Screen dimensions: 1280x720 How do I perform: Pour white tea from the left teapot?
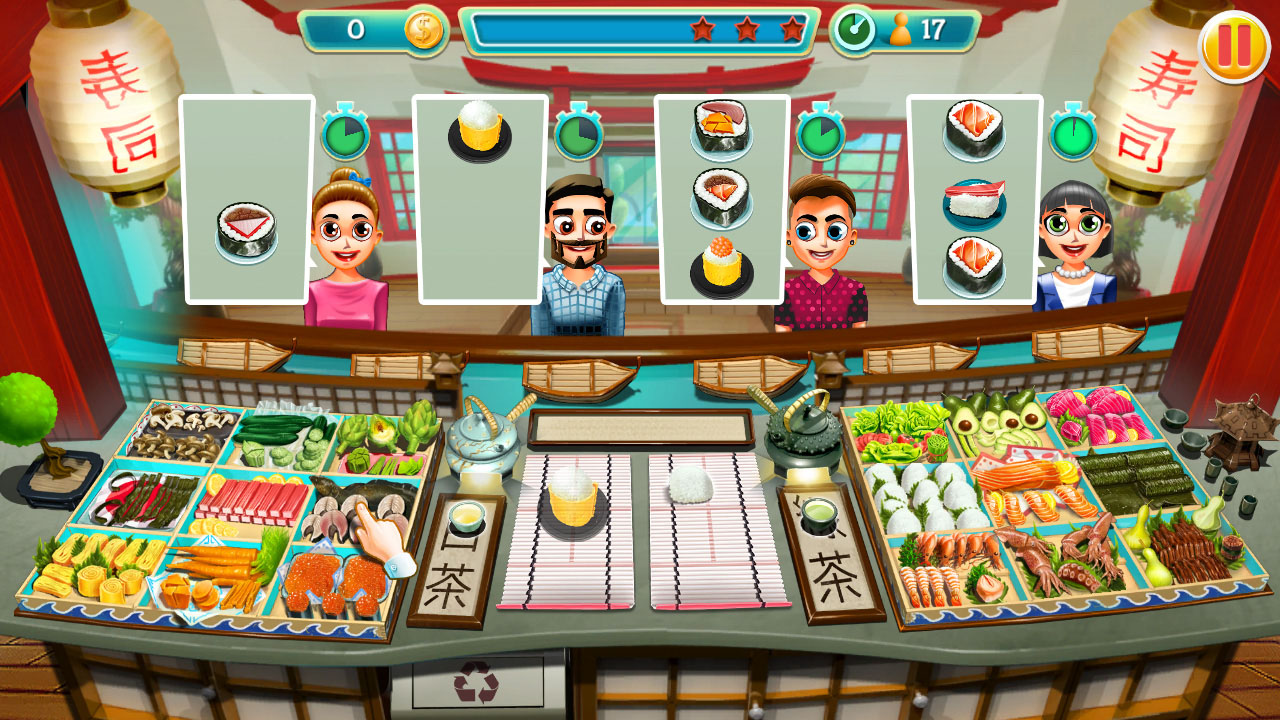pyautogui.click(x=478, y=438)
